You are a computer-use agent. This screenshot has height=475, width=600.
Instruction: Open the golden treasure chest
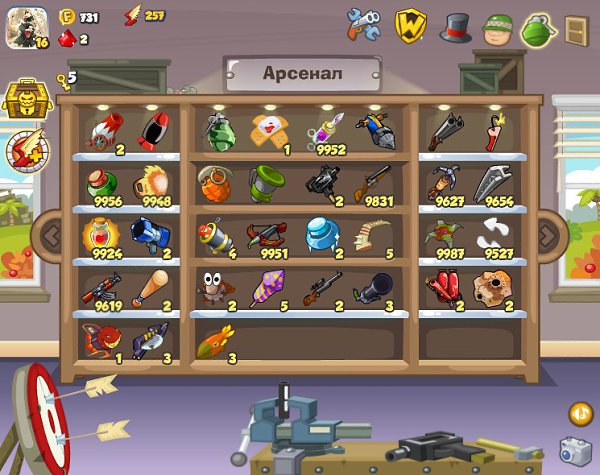click(x=21, y=98)
